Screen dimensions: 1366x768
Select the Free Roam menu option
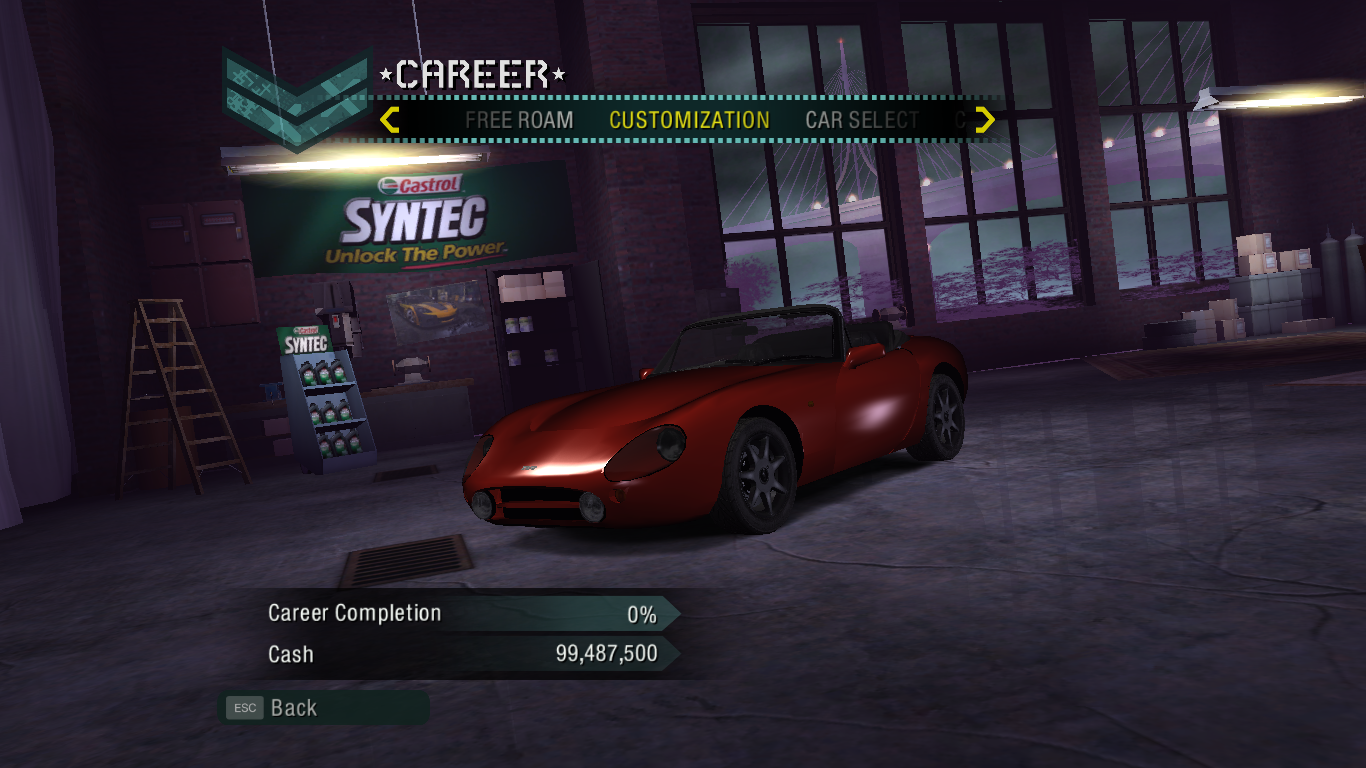click(x=519, y=121)
